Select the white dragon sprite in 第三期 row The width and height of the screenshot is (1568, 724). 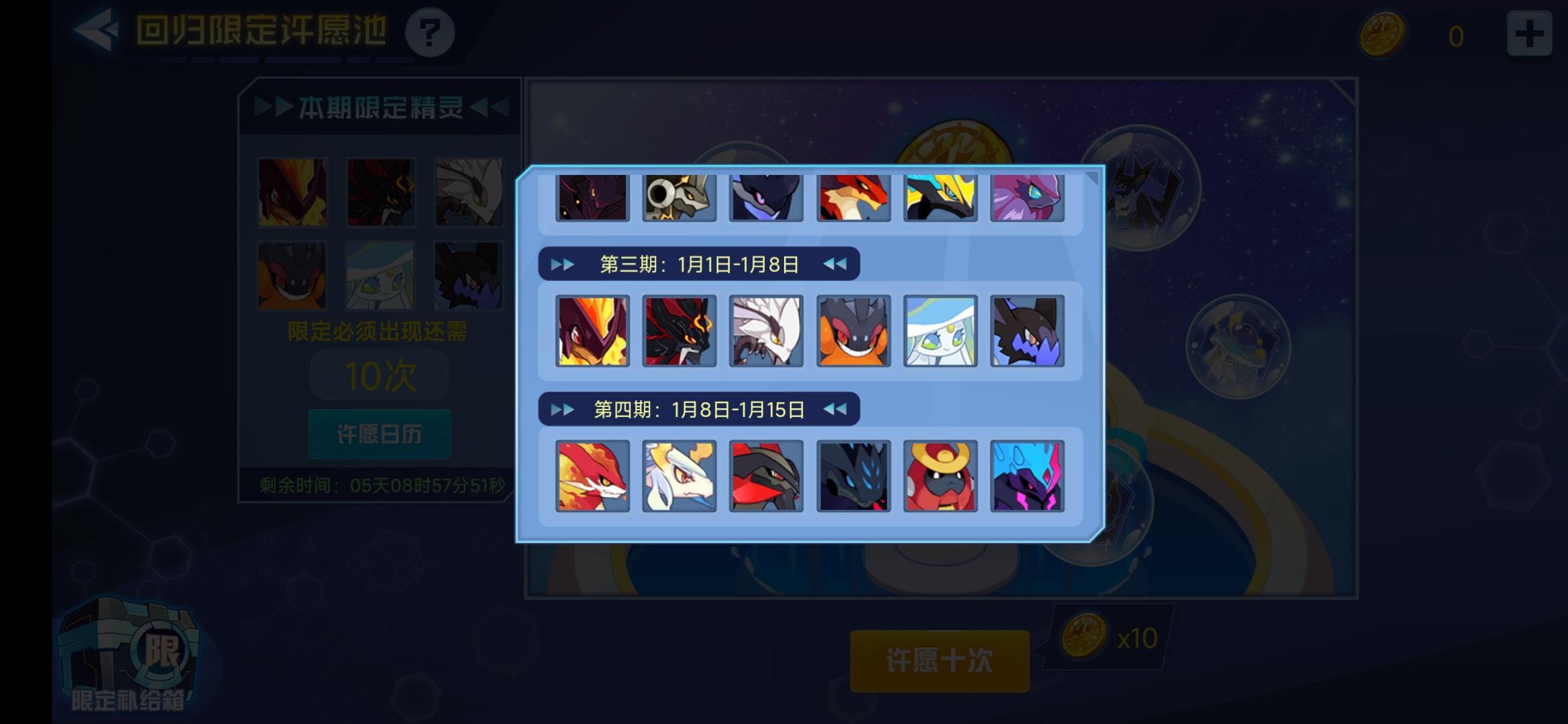767,330
